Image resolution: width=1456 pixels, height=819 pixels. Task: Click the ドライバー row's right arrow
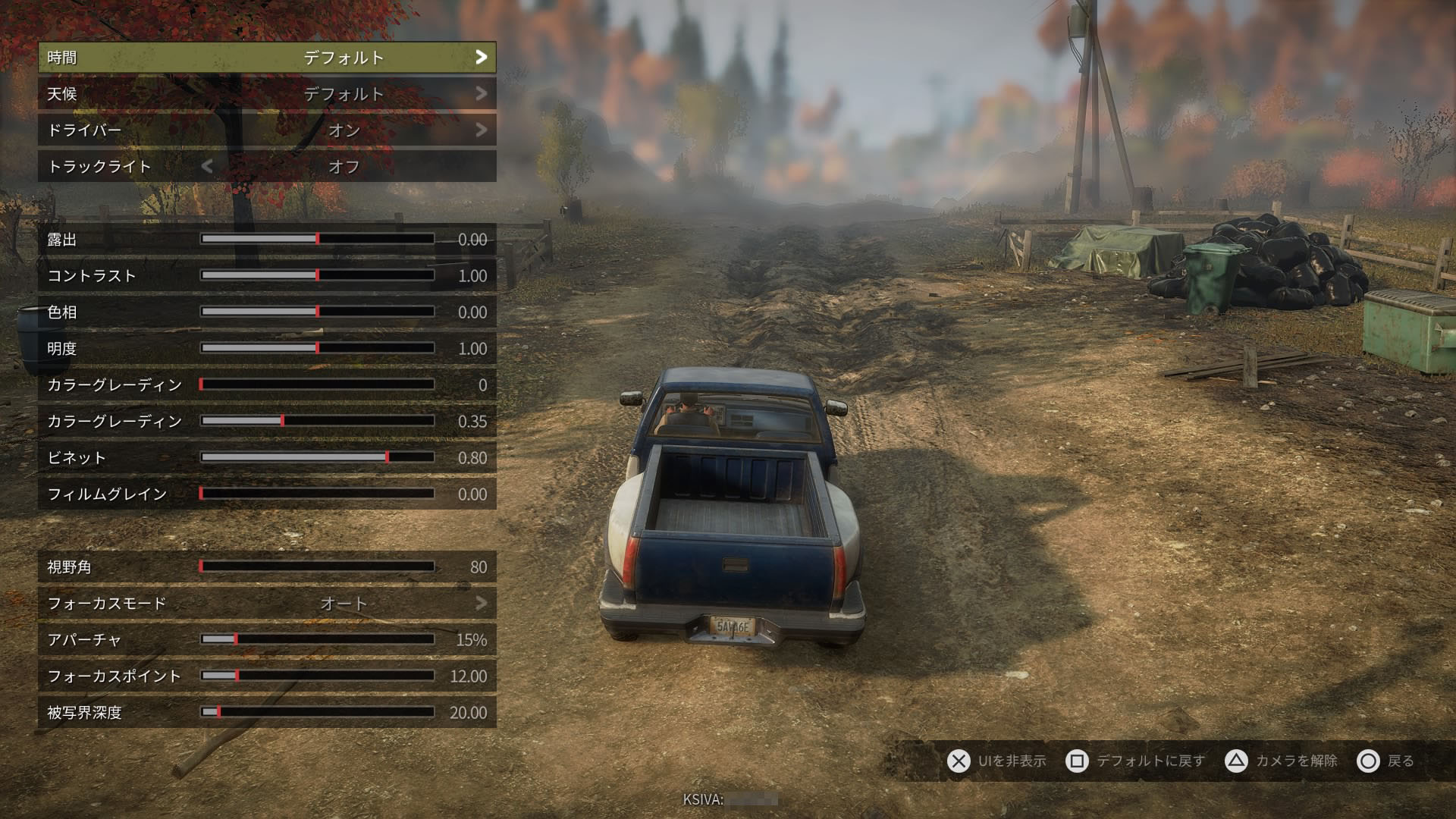pyautogui.click(x=481, y=130)
